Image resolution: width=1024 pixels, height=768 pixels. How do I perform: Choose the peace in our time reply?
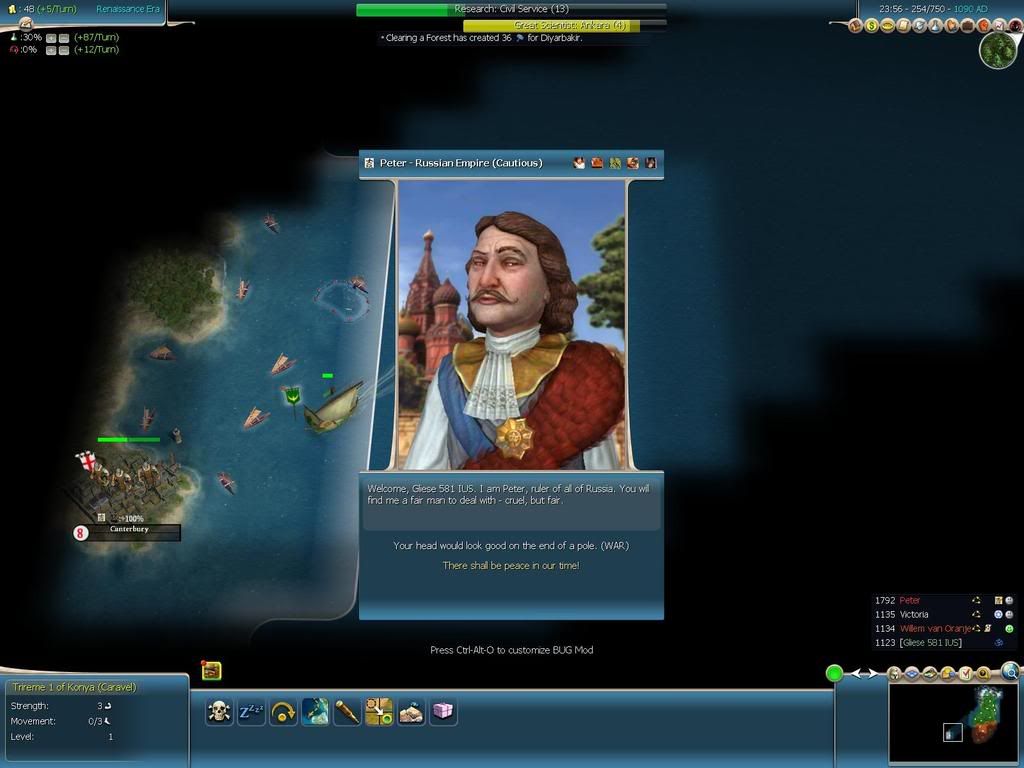pyautogui.click(x=511, y=566)
